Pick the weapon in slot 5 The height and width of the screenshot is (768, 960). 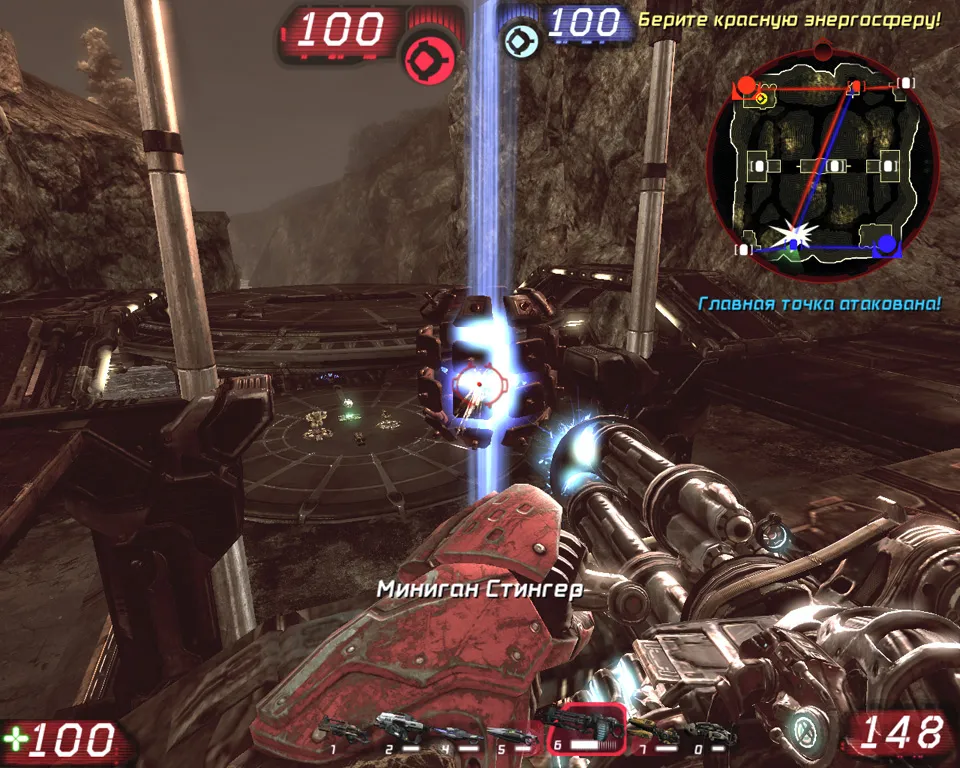coord(510,730)
